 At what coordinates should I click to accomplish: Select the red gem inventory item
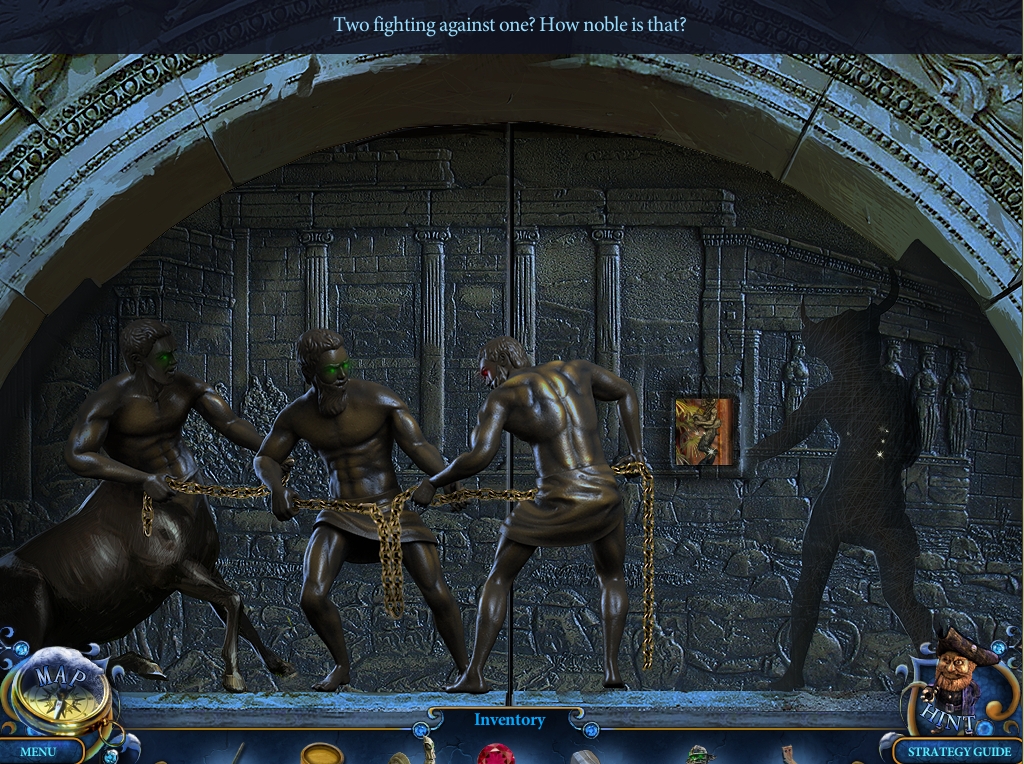[x=496, y=754]
